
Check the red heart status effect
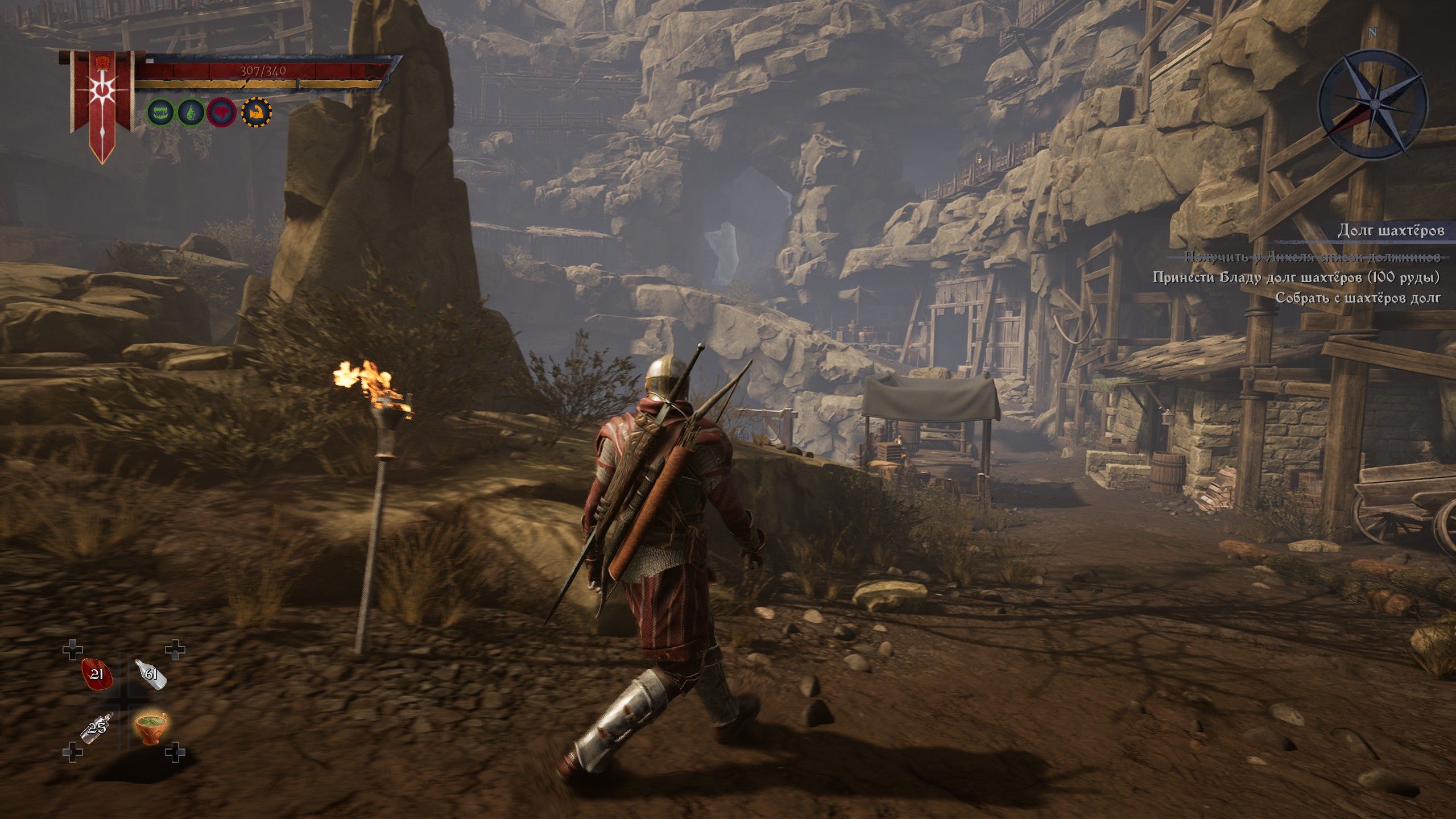coord(222,113)
